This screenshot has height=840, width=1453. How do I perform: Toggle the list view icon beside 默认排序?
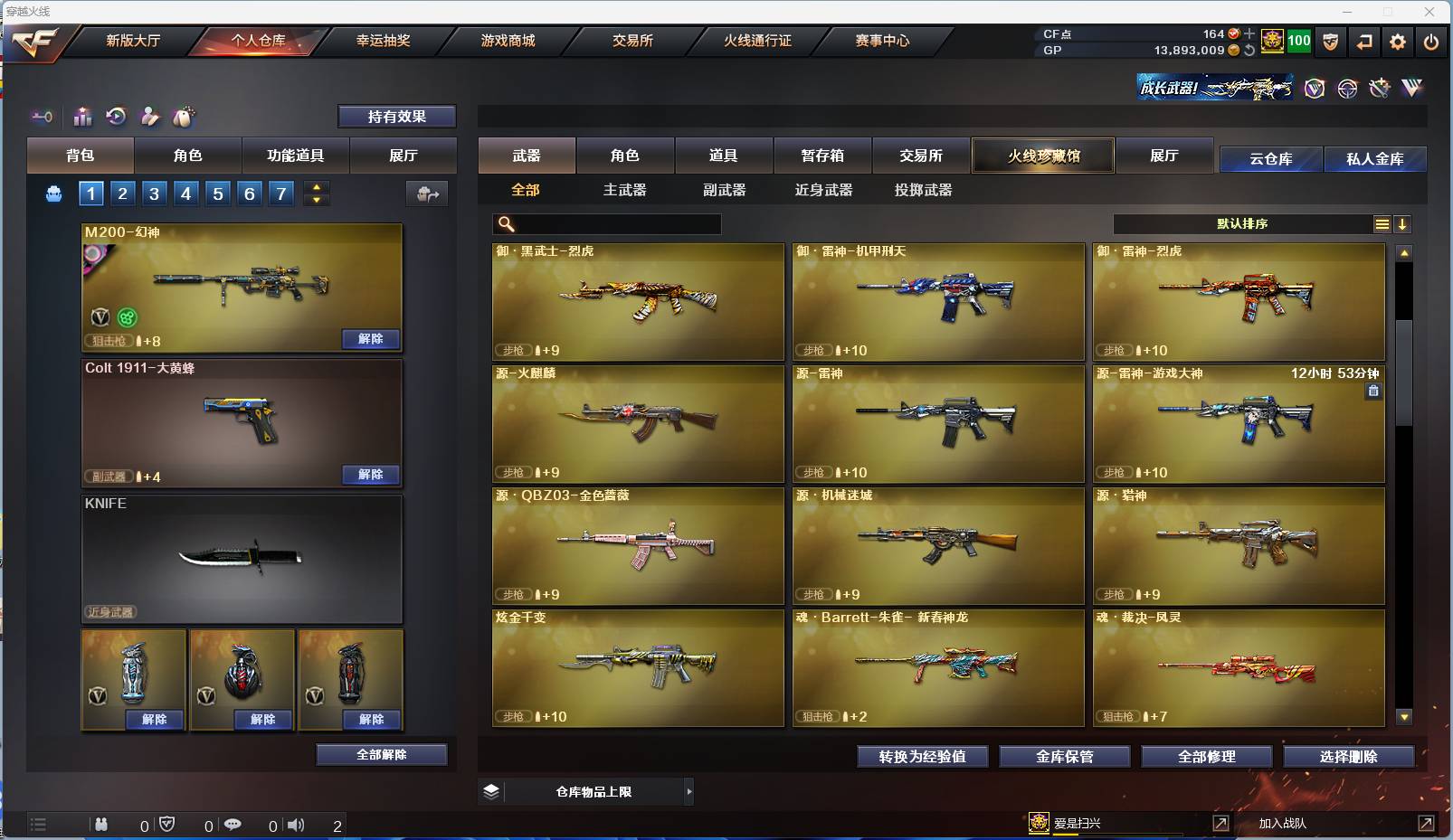pos(1382,223)
